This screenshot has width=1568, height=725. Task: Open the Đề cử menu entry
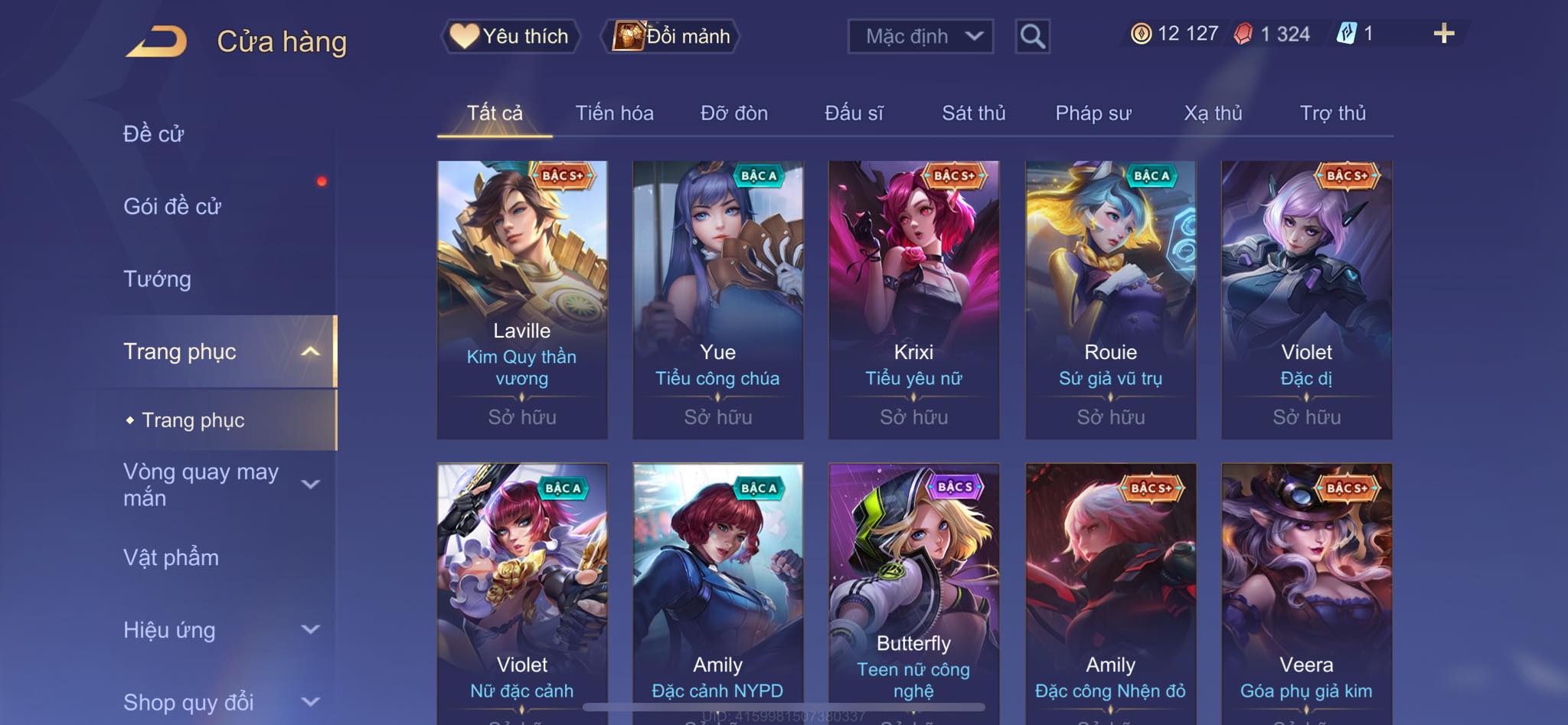[x=154, y=134]
